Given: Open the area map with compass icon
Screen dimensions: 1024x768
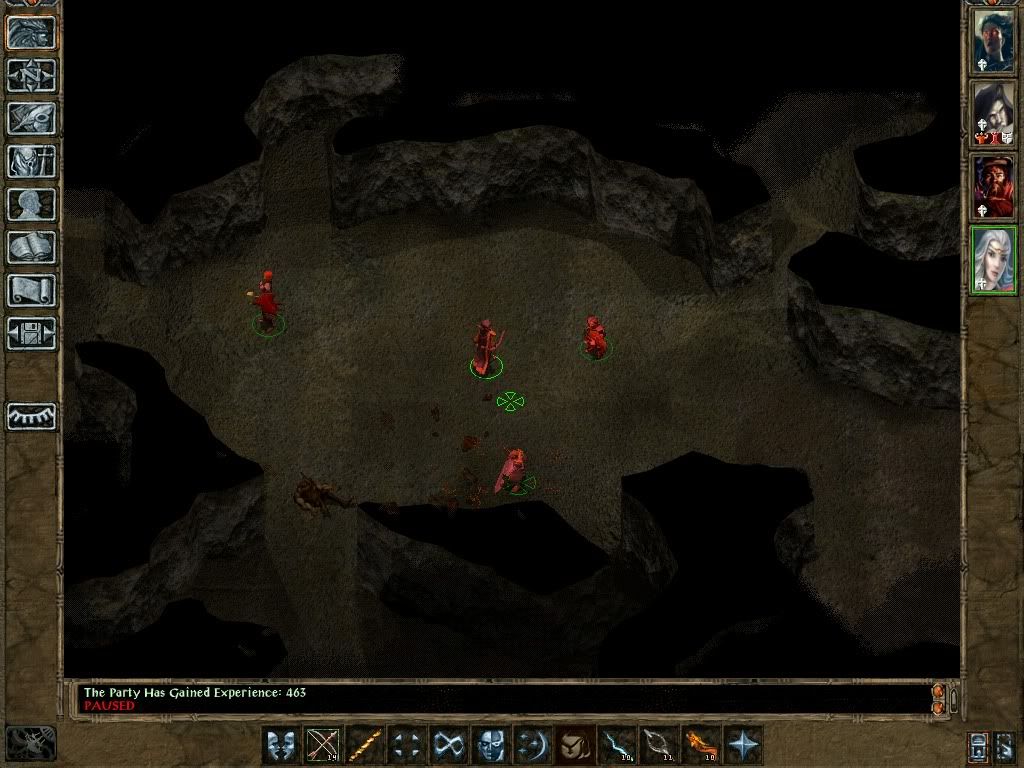Looking at the screenshot, I should 32,76.
